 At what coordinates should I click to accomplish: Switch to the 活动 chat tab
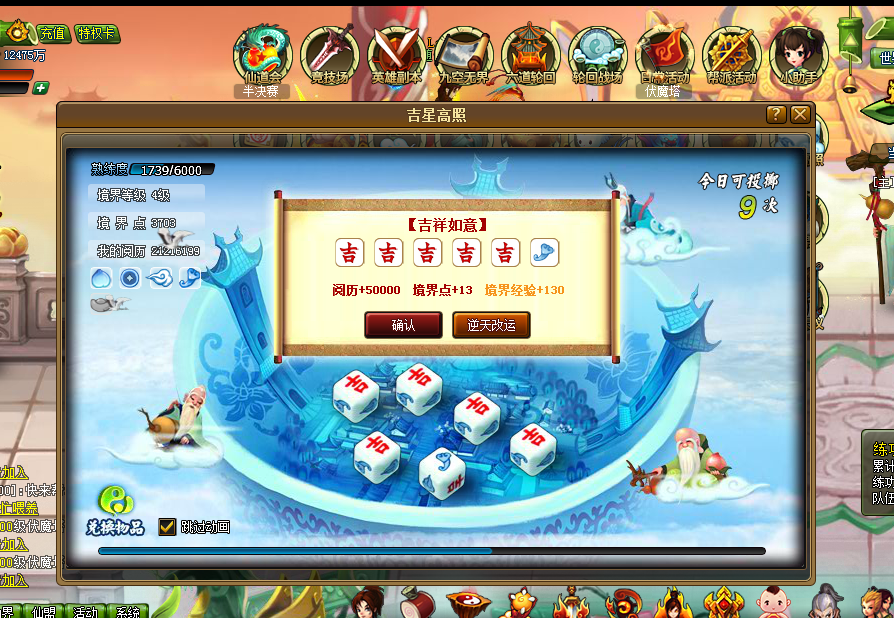pos(86,611)
